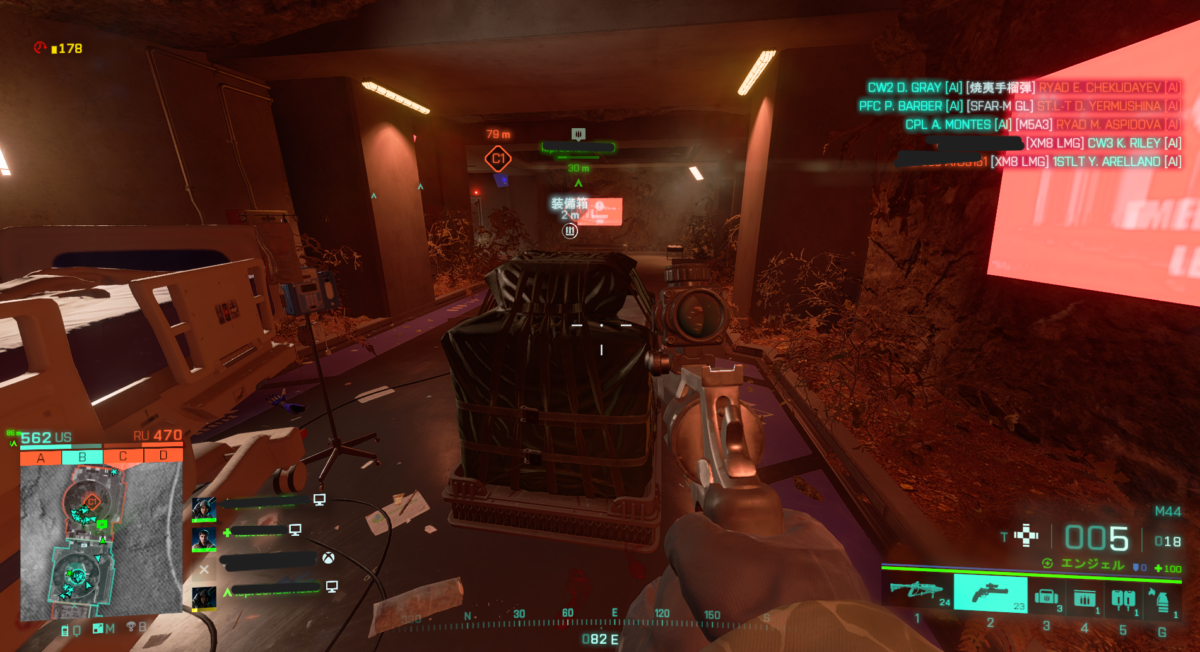Image resolution: width=1200 pixels, height=652 pixels.
Task: Select the ammo crate gadget slot
Action: (1084, 598)
